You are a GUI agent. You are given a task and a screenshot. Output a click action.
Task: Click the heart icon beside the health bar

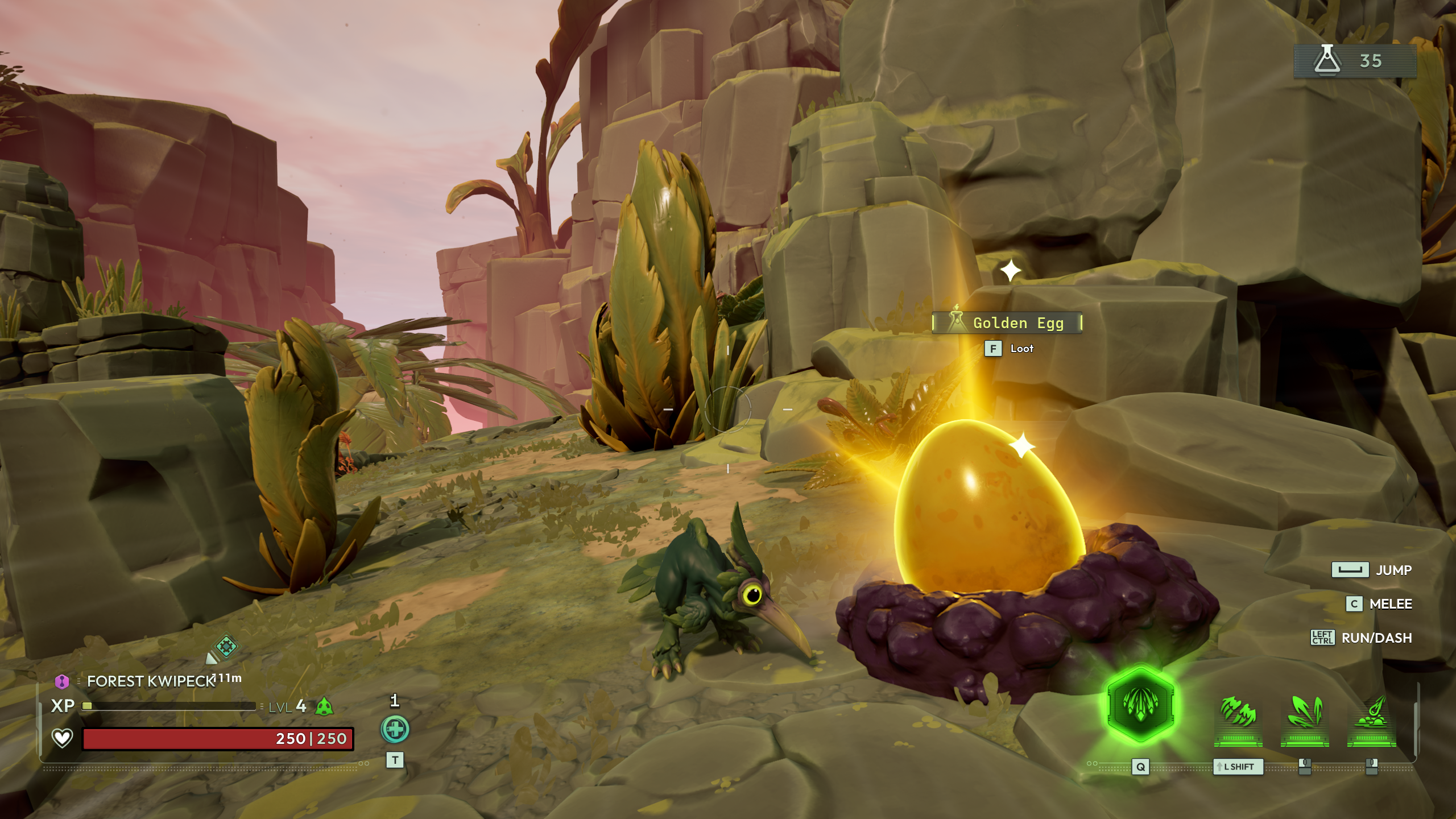61,739
